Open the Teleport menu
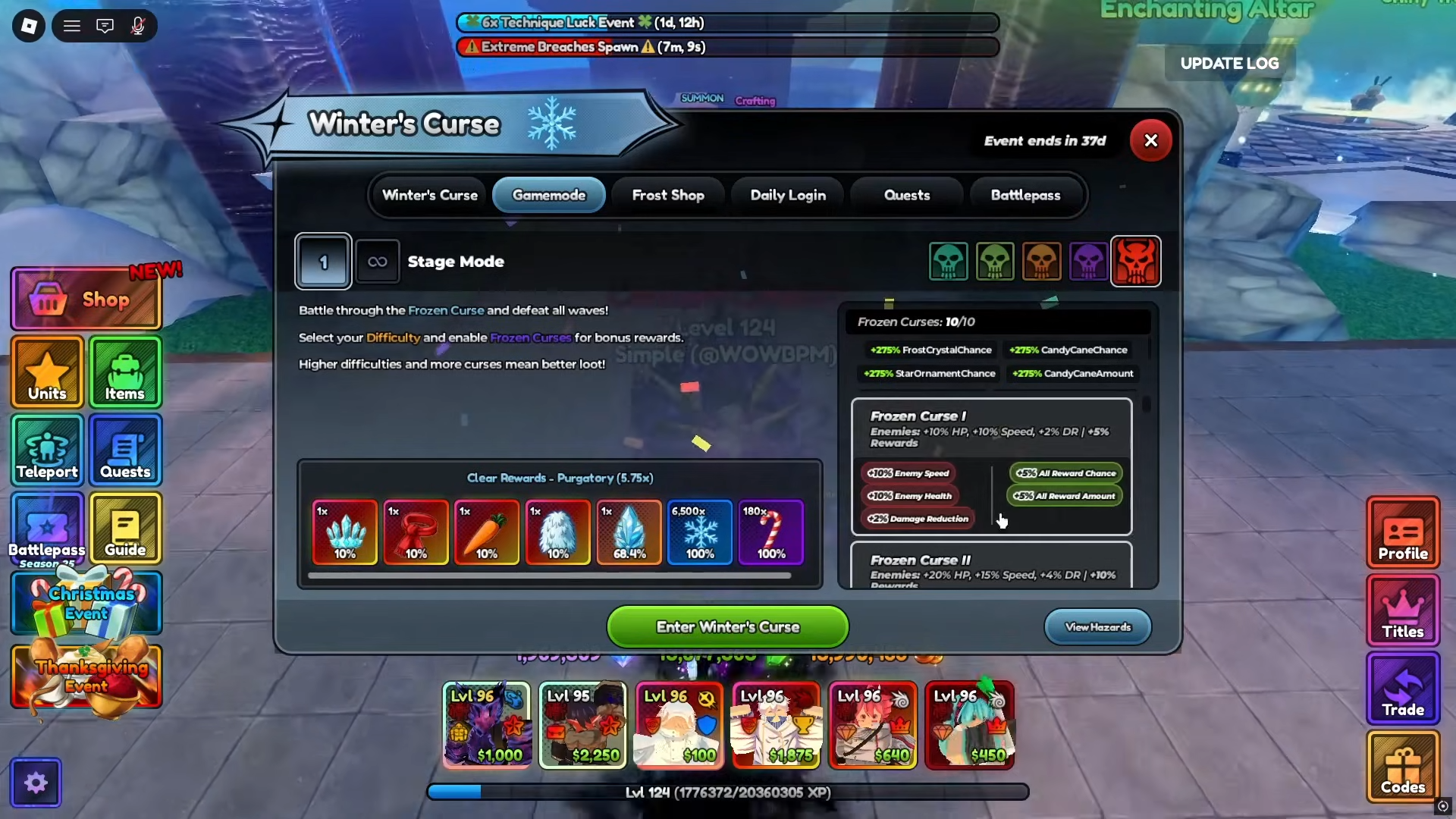1456x819 pixels. tap(47, 450)
